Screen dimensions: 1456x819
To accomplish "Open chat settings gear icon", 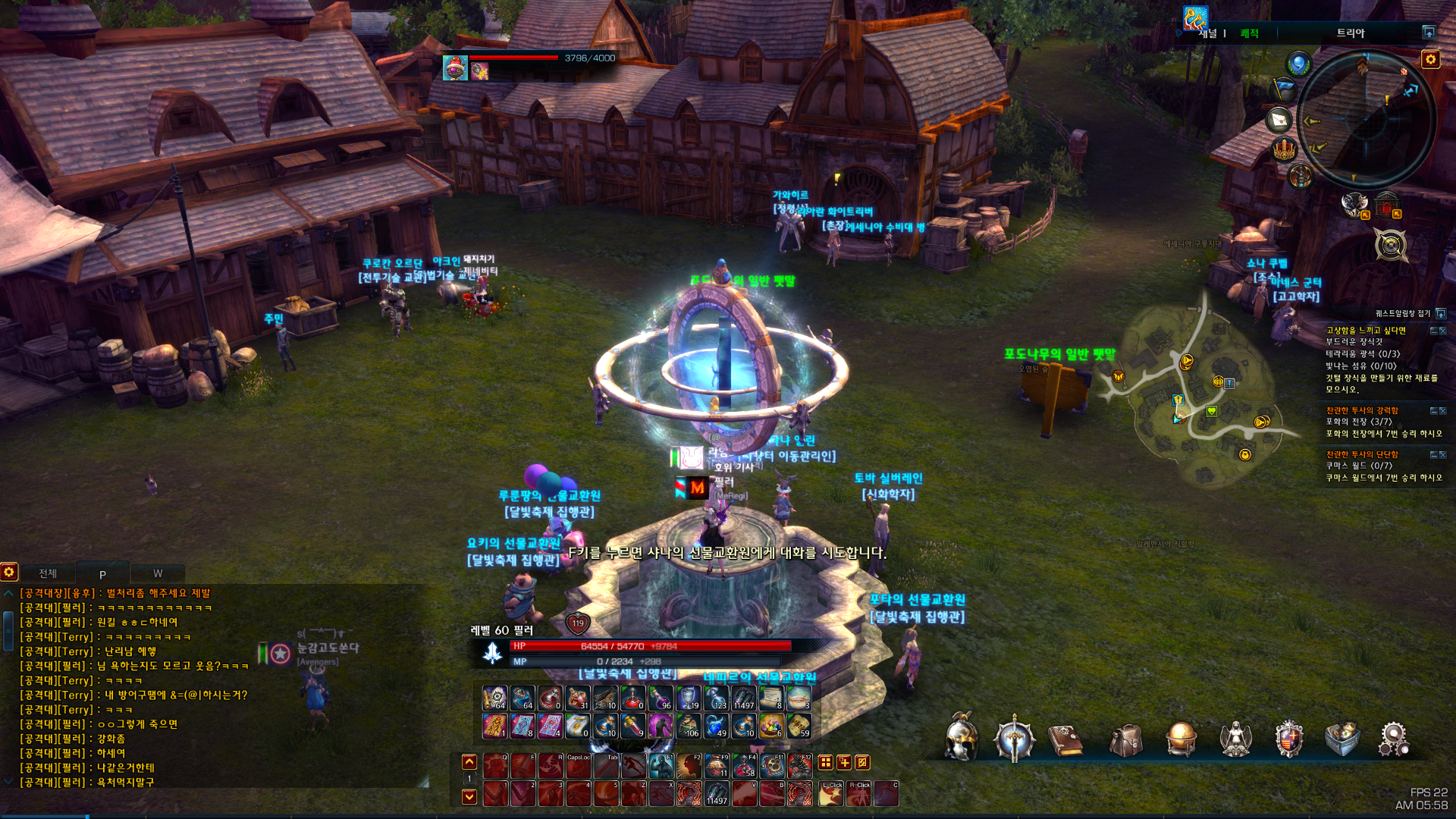I will [9, 572].
